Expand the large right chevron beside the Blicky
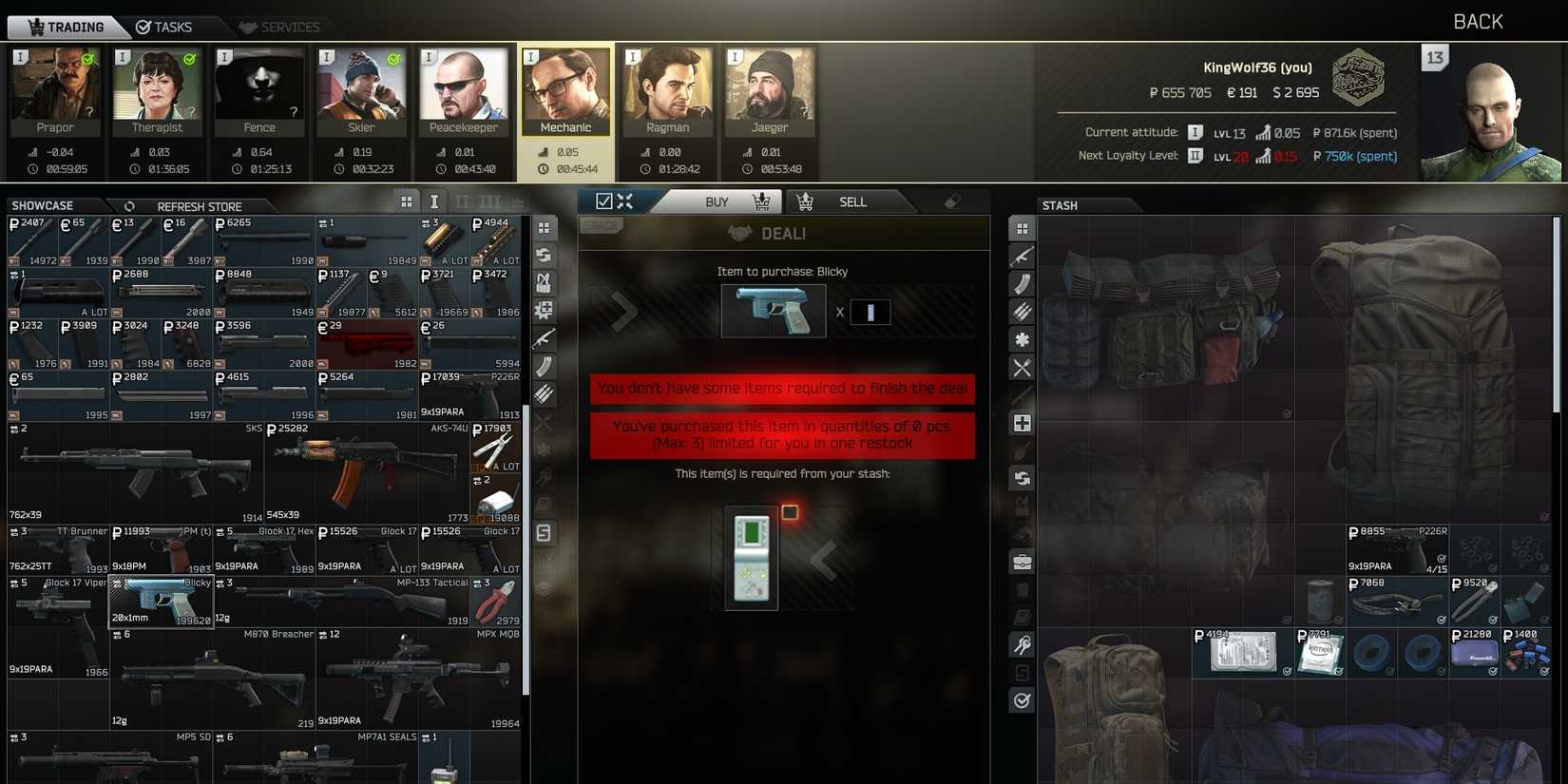The image size is (1568, 784). coord(624,311)
